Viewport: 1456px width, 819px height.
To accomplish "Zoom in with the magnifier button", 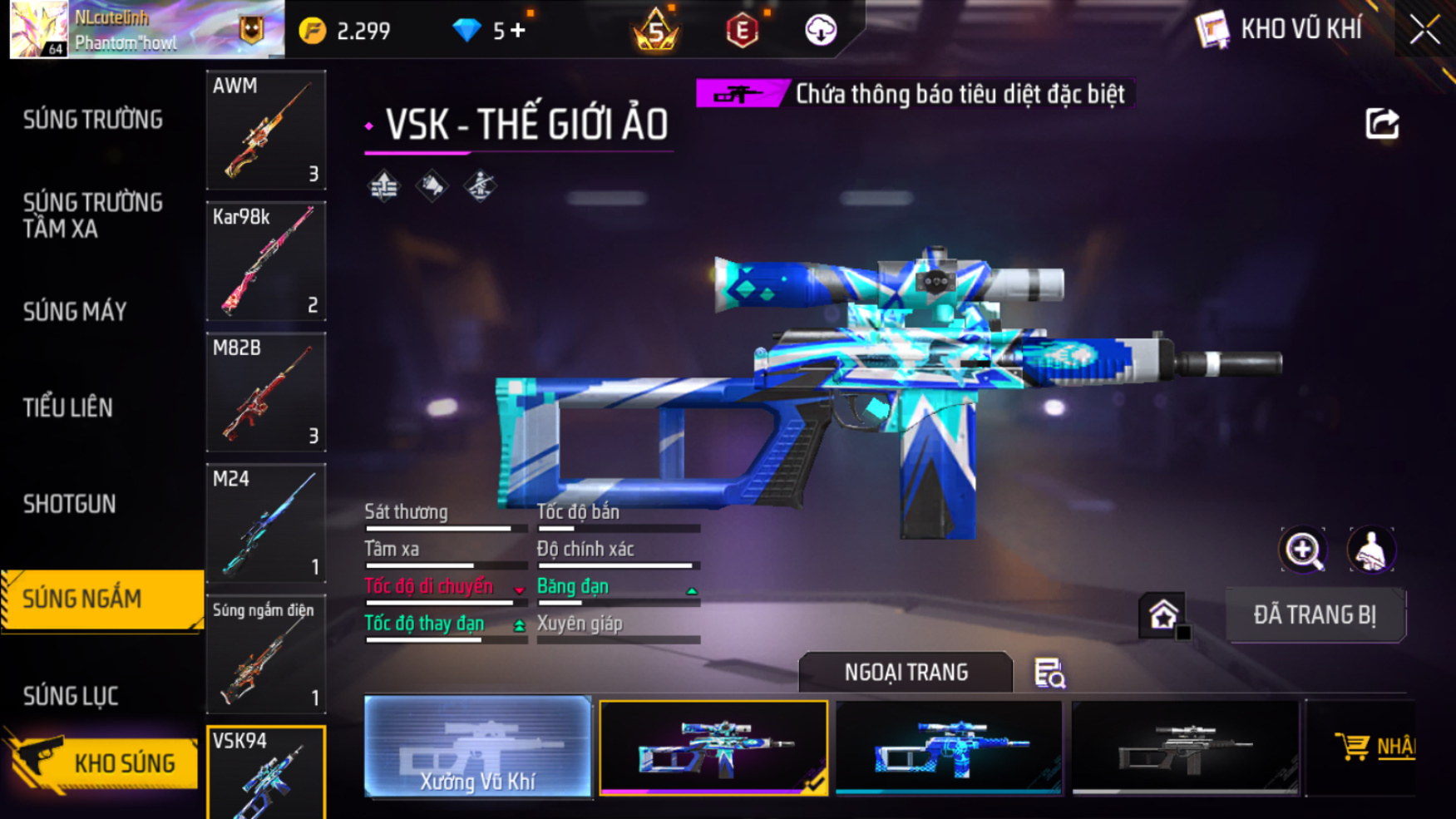I will pyautogui.click(x=1303, y=550).
